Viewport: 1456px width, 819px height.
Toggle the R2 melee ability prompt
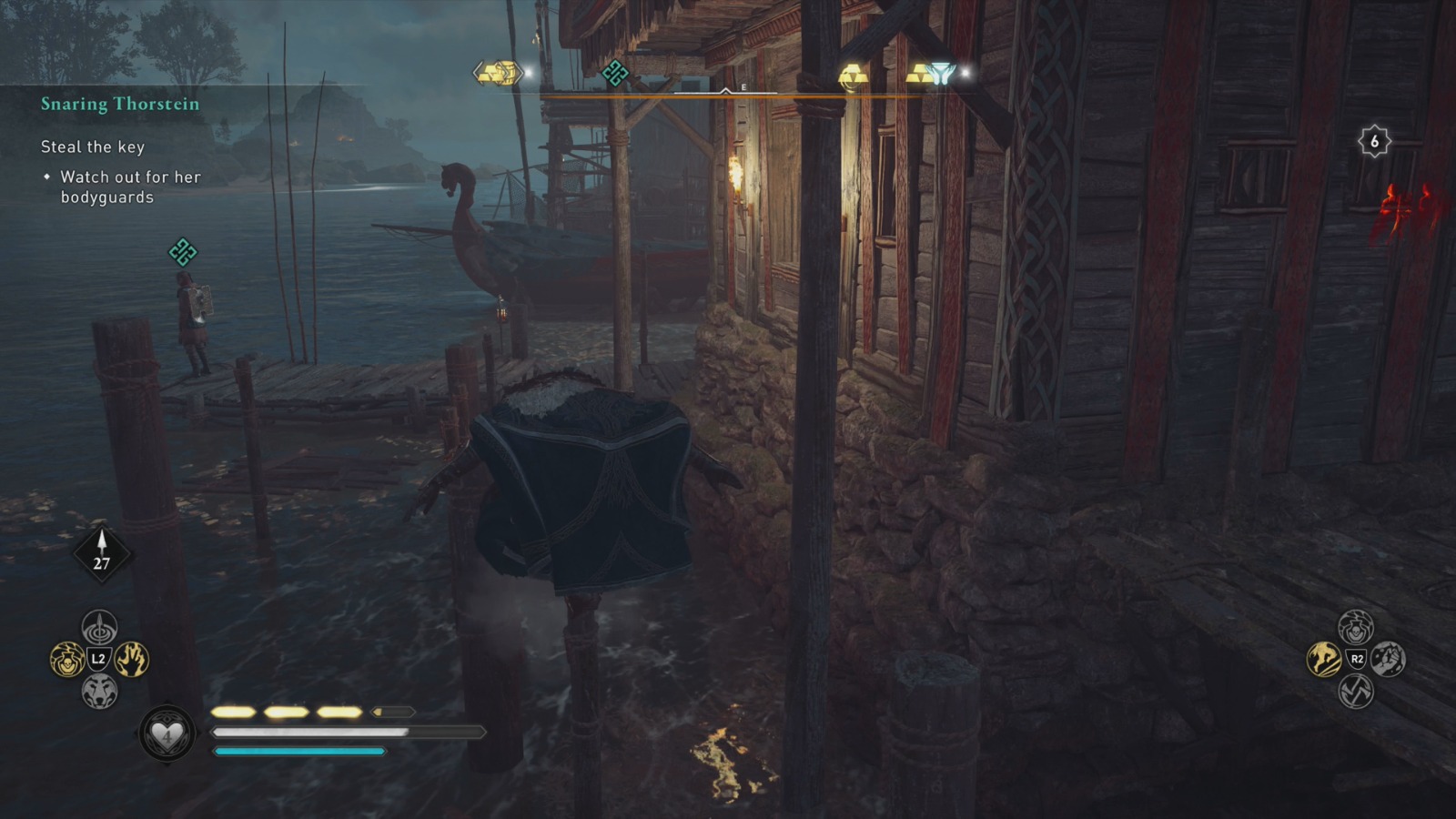click(x=1357, y=658)
